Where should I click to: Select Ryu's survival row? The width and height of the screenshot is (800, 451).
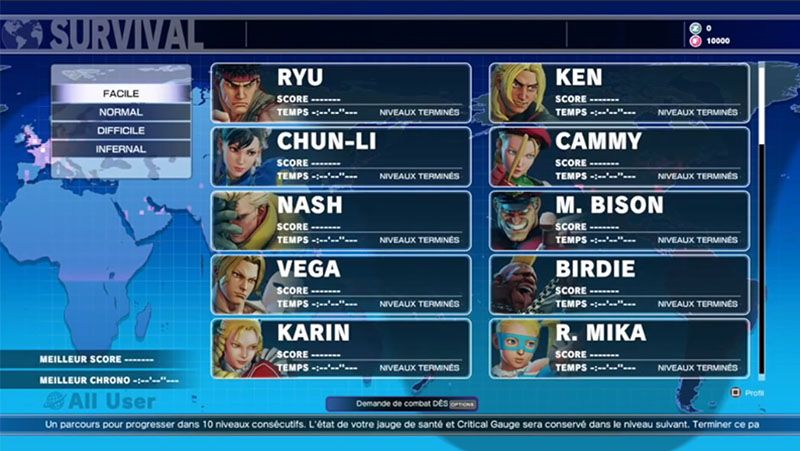341,93
